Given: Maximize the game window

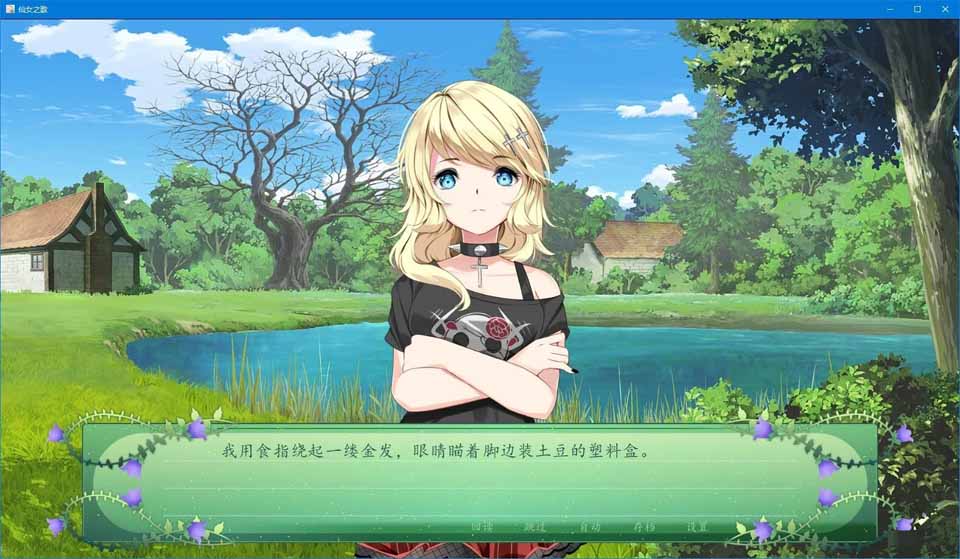Looking at the screenshot, I should click(917, 9).
